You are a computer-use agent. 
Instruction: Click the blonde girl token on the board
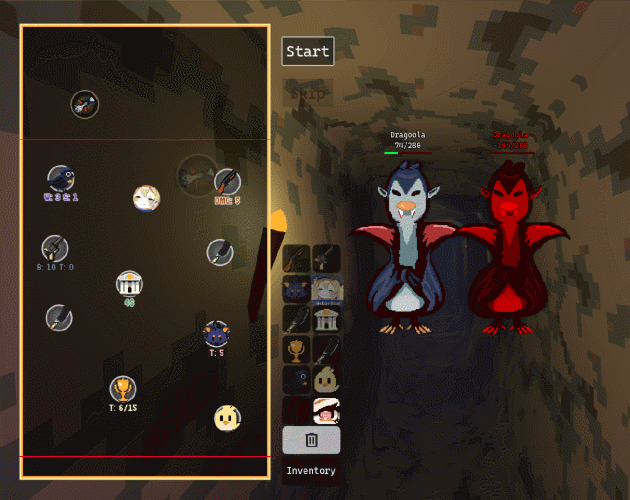[146, 198]
